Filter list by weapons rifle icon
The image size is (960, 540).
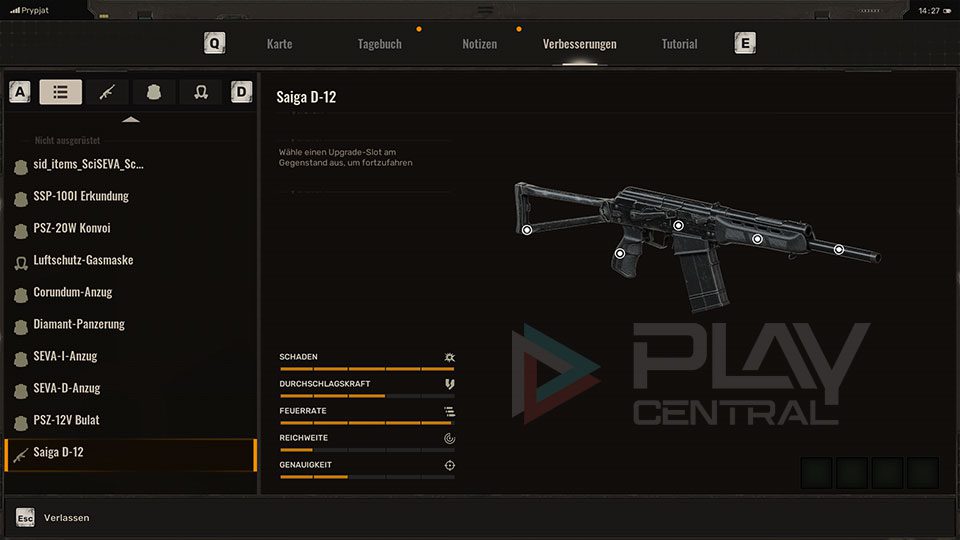[x=107, y=92]
